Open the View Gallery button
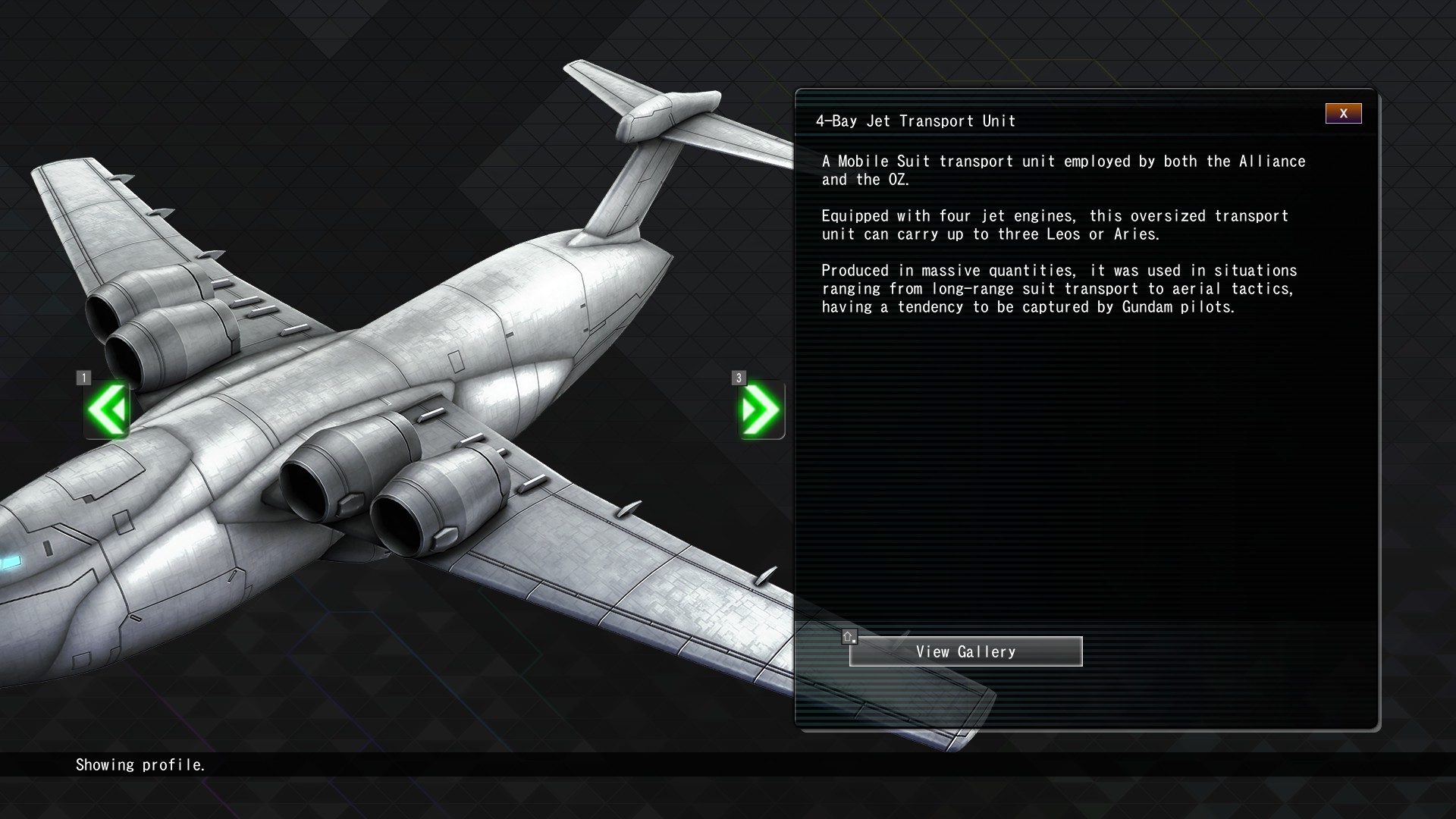Image resolution: width=1456 pixels, height=819 pixels. pos(965,652)
